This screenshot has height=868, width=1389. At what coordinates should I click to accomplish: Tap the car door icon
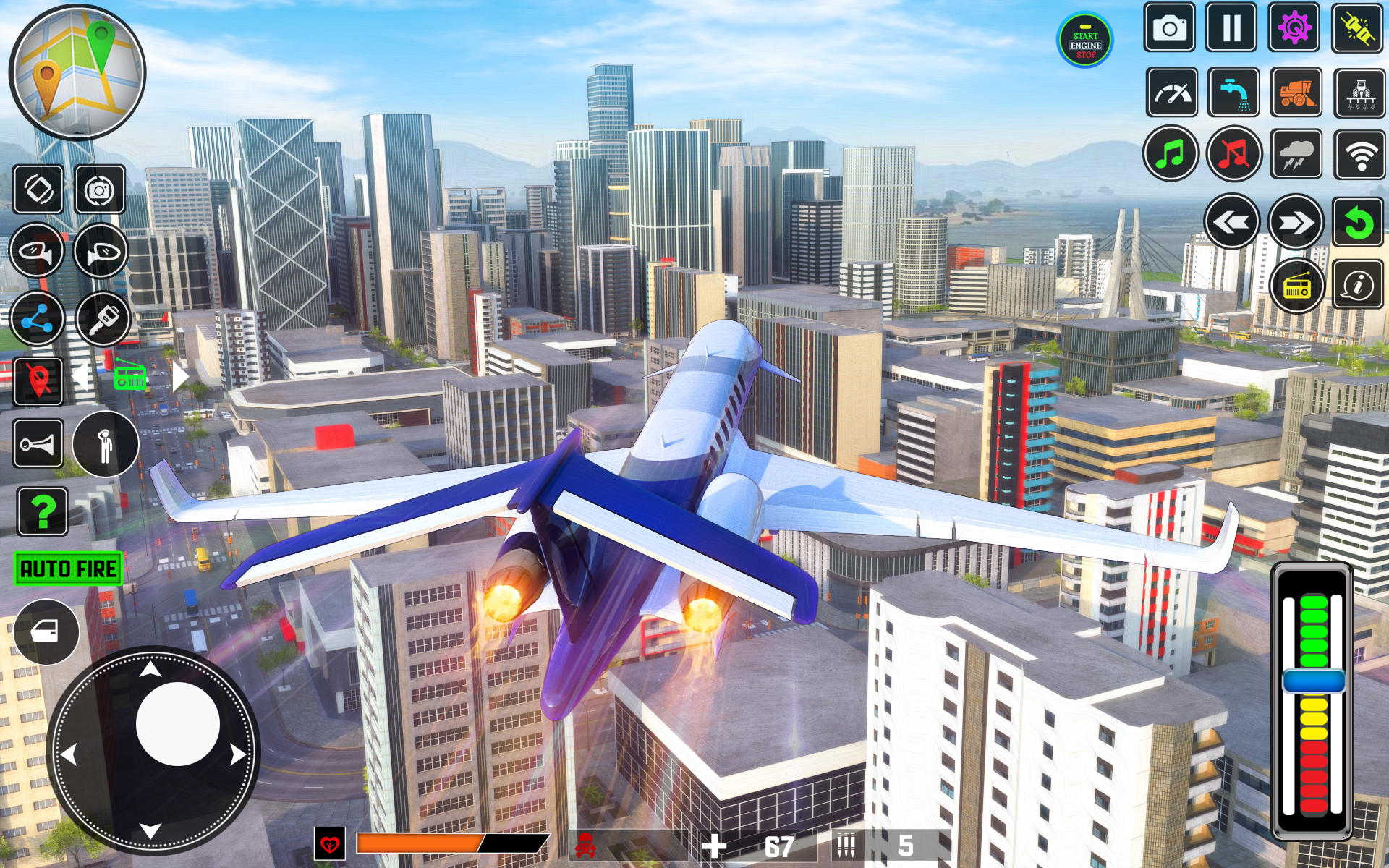click(45, 631)
